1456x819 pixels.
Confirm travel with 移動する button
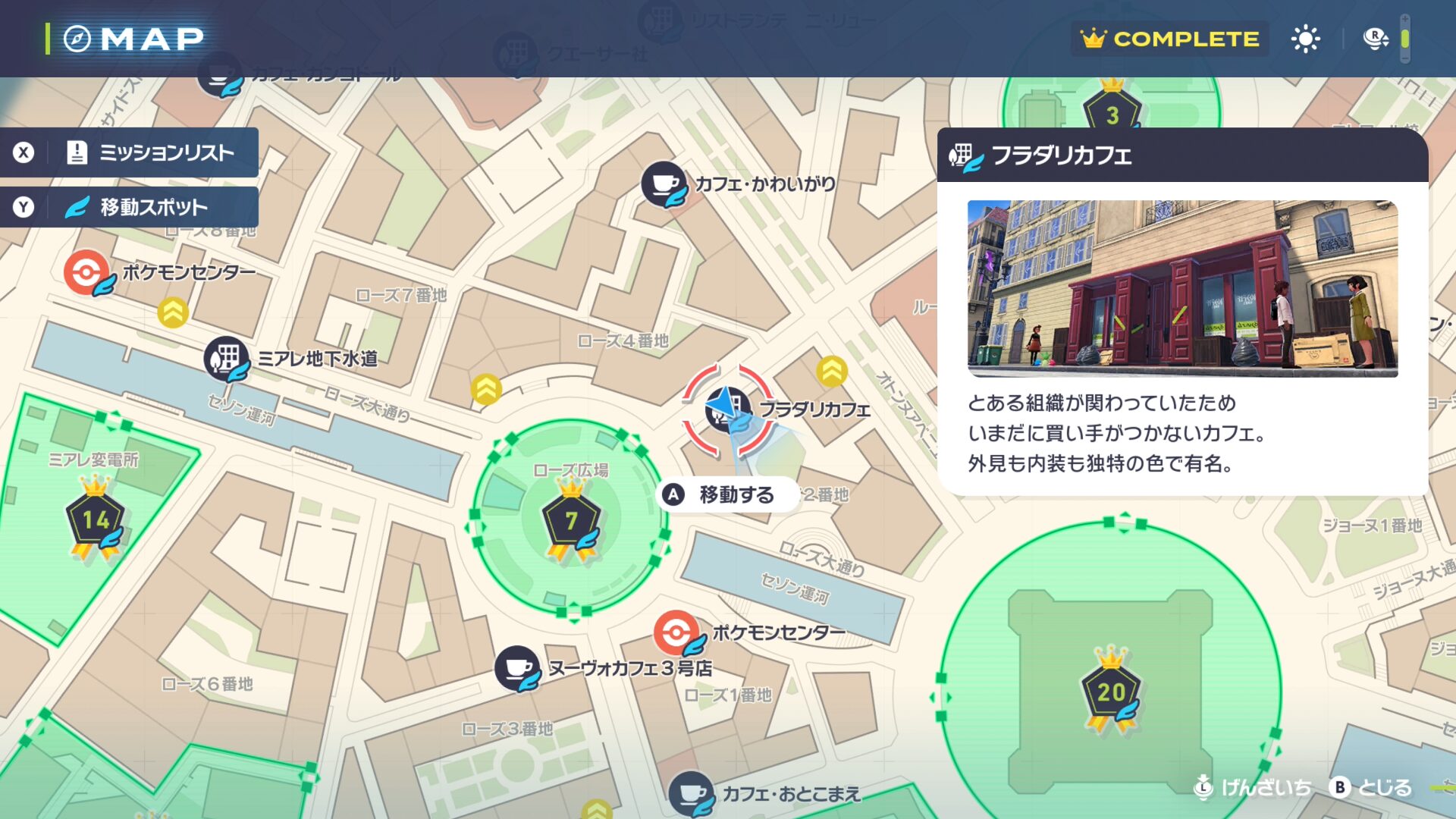click(726, 495)
